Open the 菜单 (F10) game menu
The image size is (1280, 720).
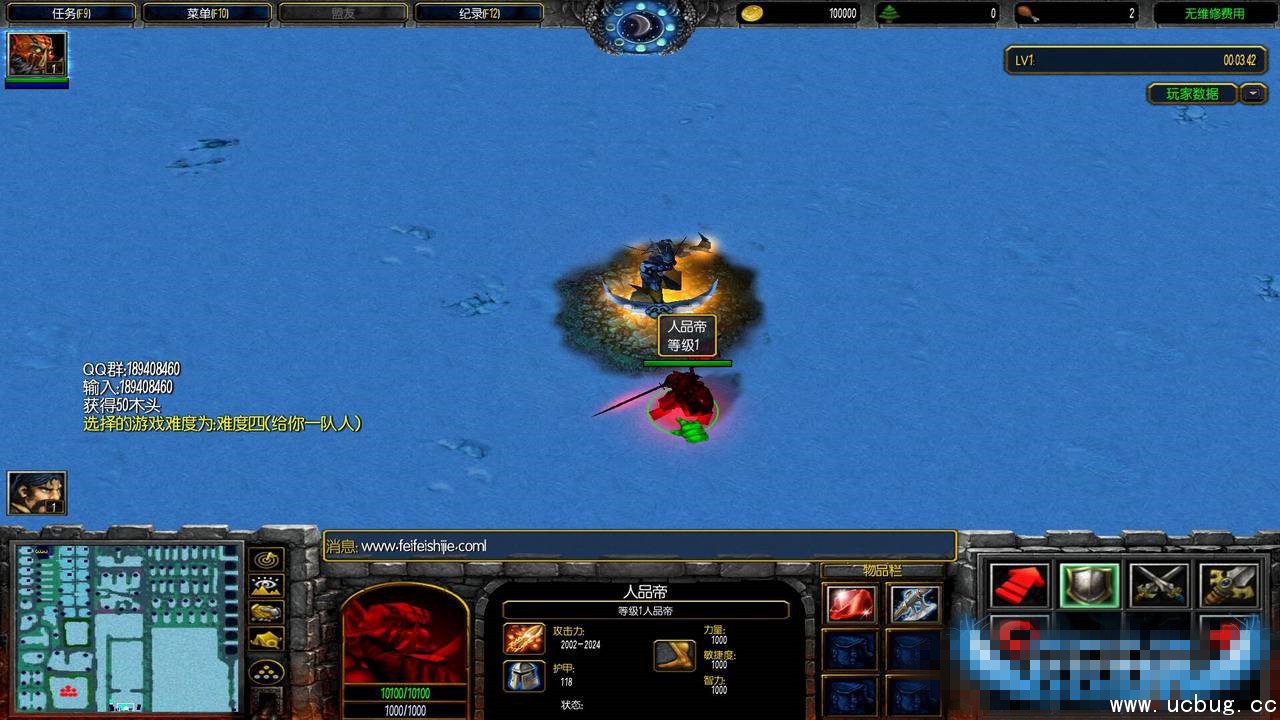point(207,13)
